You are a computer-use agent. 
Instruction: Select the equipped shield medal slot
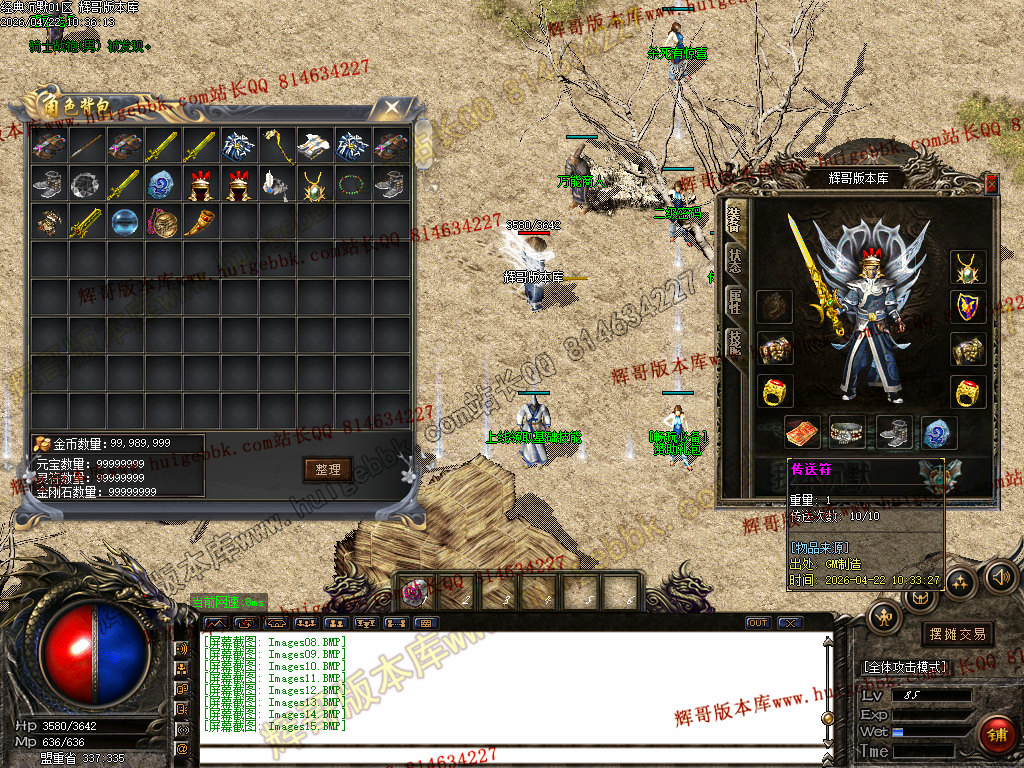967,307
